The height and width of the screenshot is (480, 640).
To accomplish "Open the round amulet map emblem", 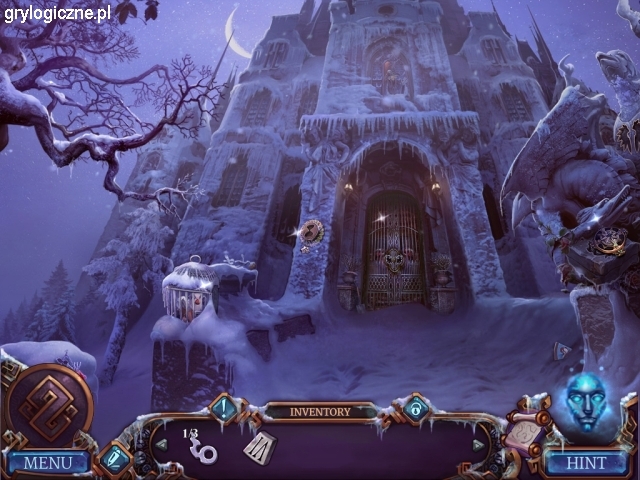I will pyautogui.click(x=48, y=406).
